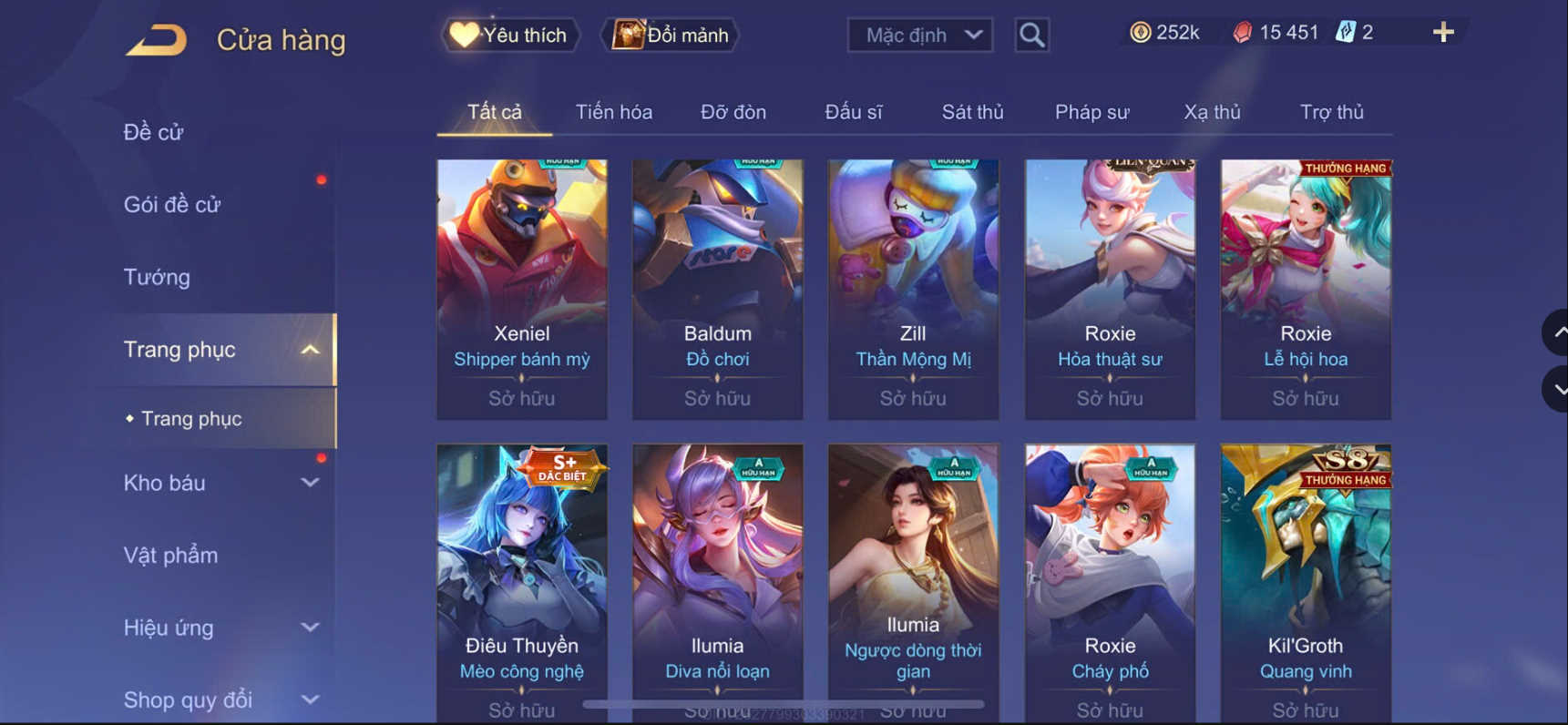
Task: Open the Mặc định sort dropdown
Action: point(919,35)
